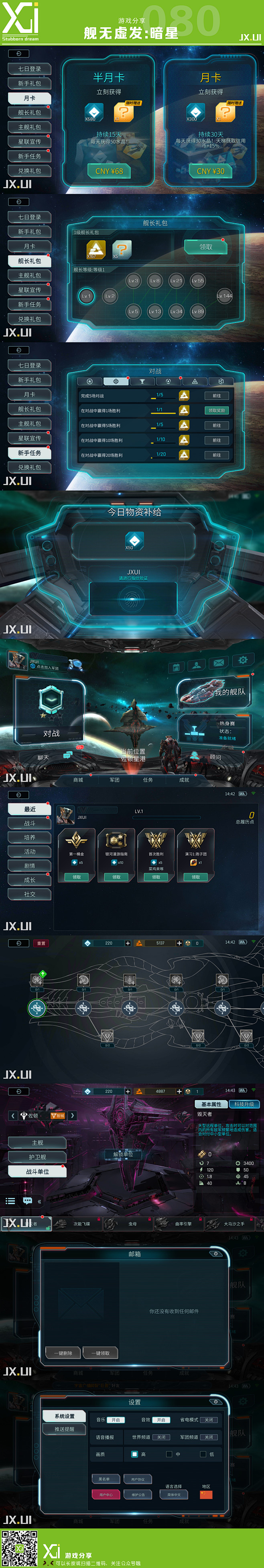Switch to the 剧情 achievements tab
Screen dimensions: 264x1568
pyautogui.click(x=29, y=866)
